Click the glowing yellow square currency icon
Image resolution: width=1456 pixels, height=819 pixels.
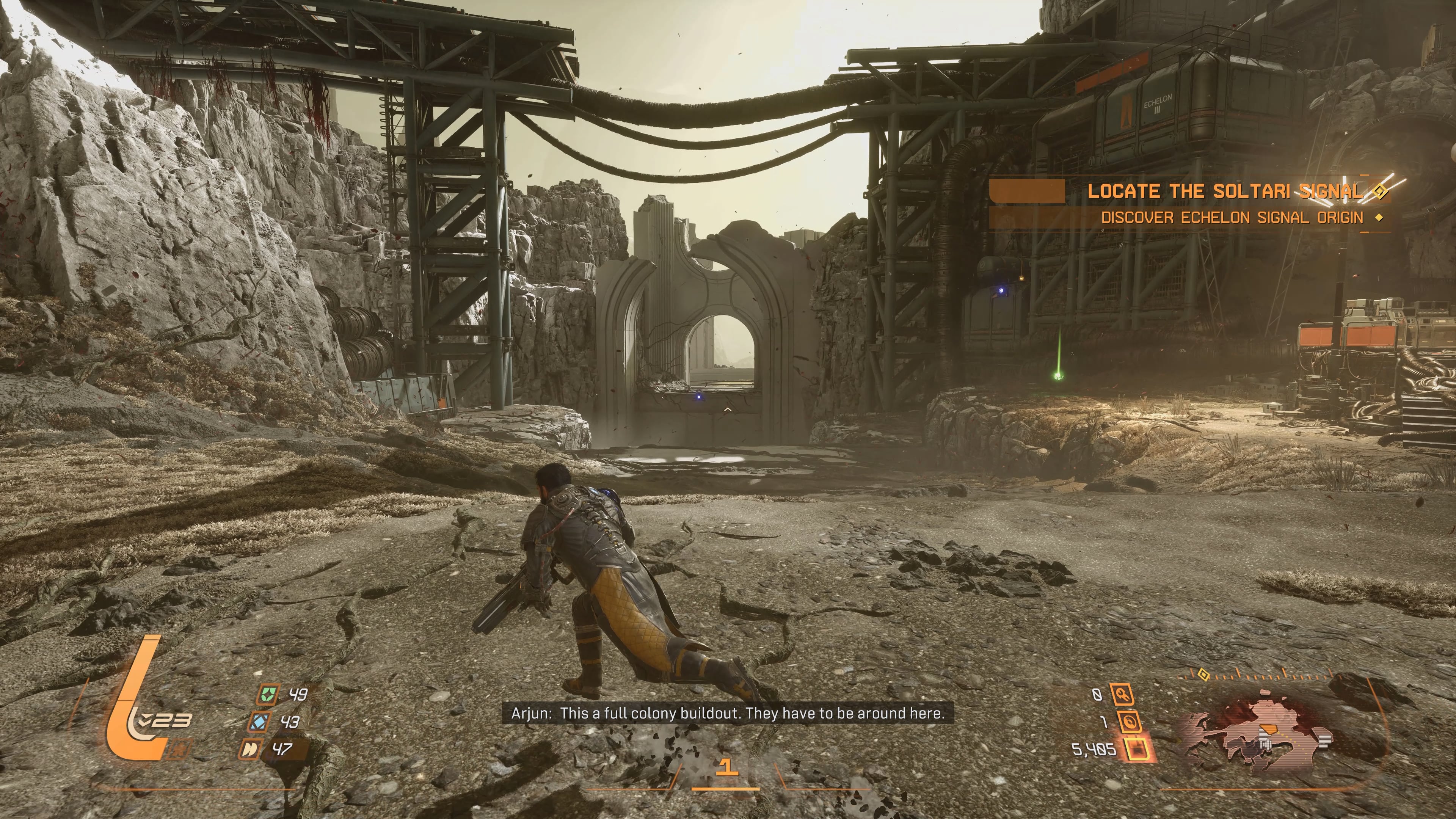click(1137, 750)
